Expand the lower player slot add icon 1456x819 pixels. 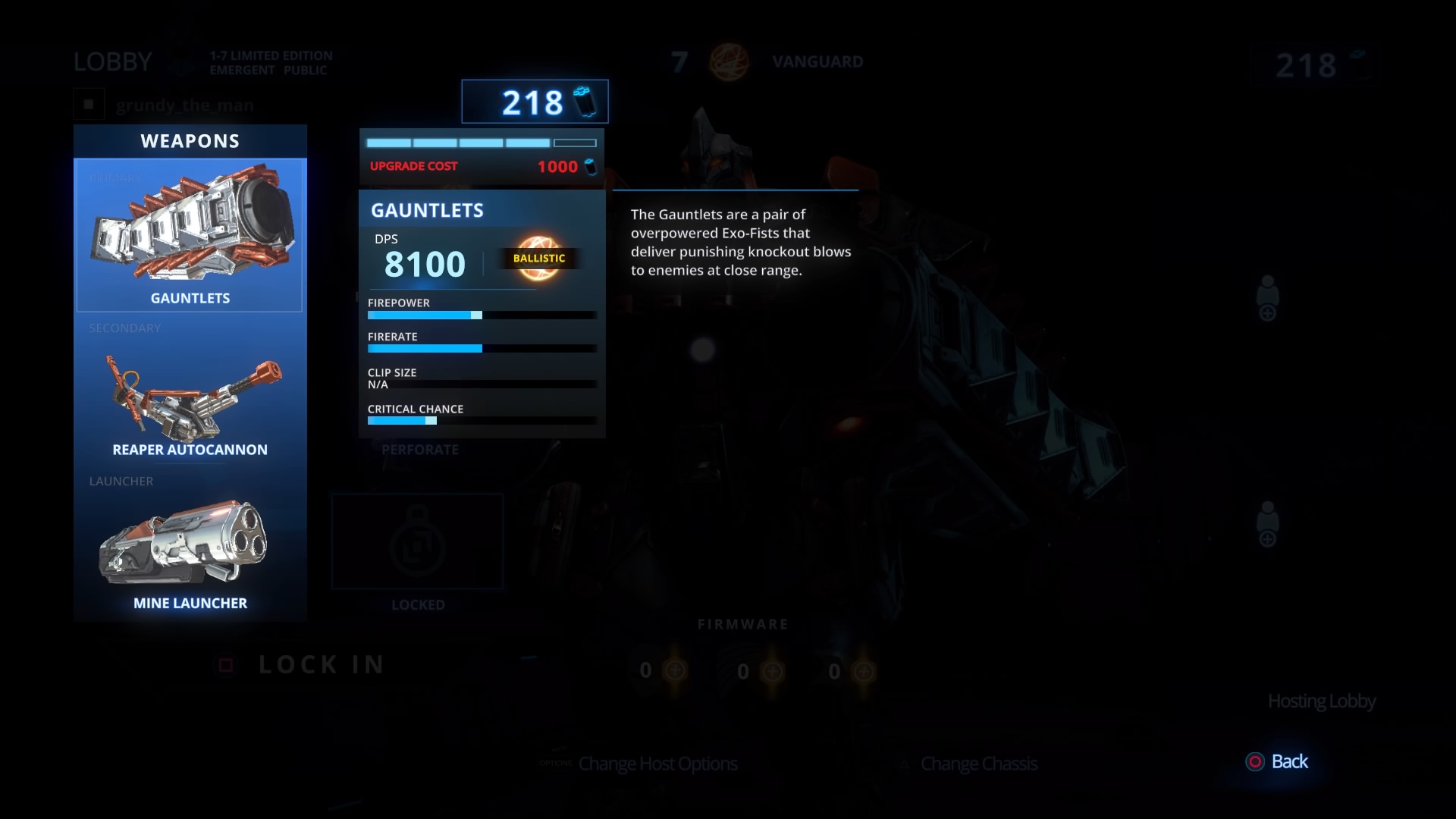coord(1266,529)
